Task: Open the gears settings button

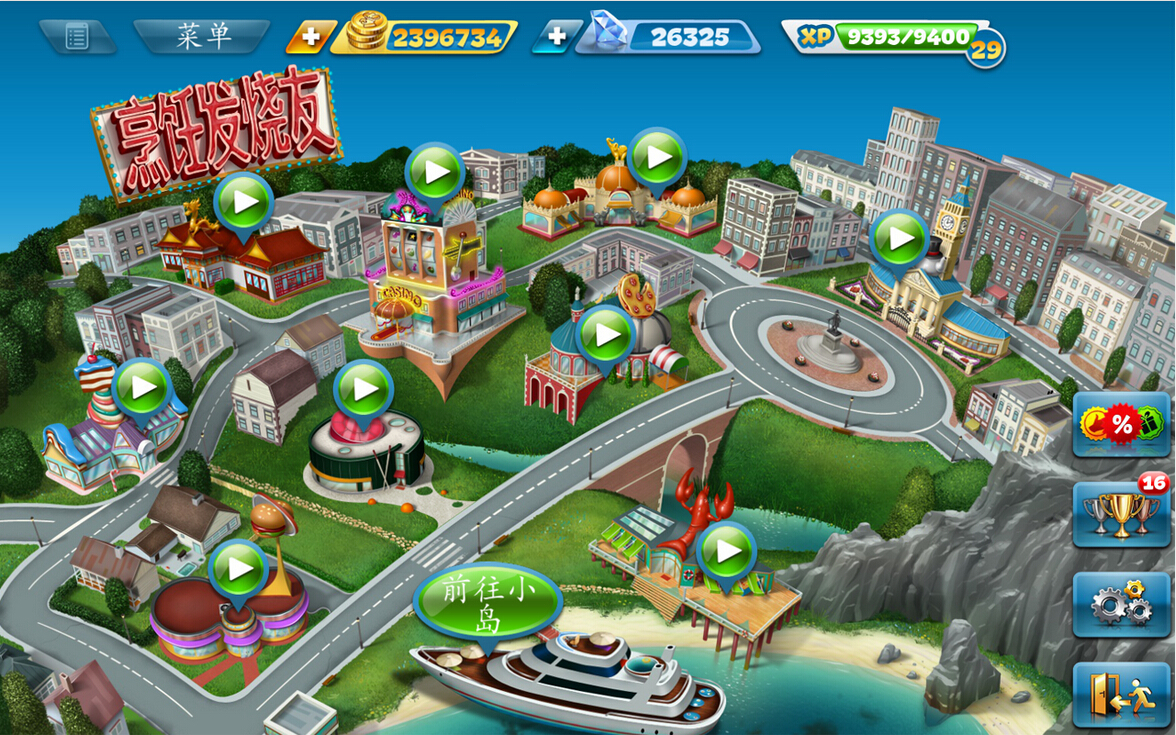Action: (x=1121, y=604)
